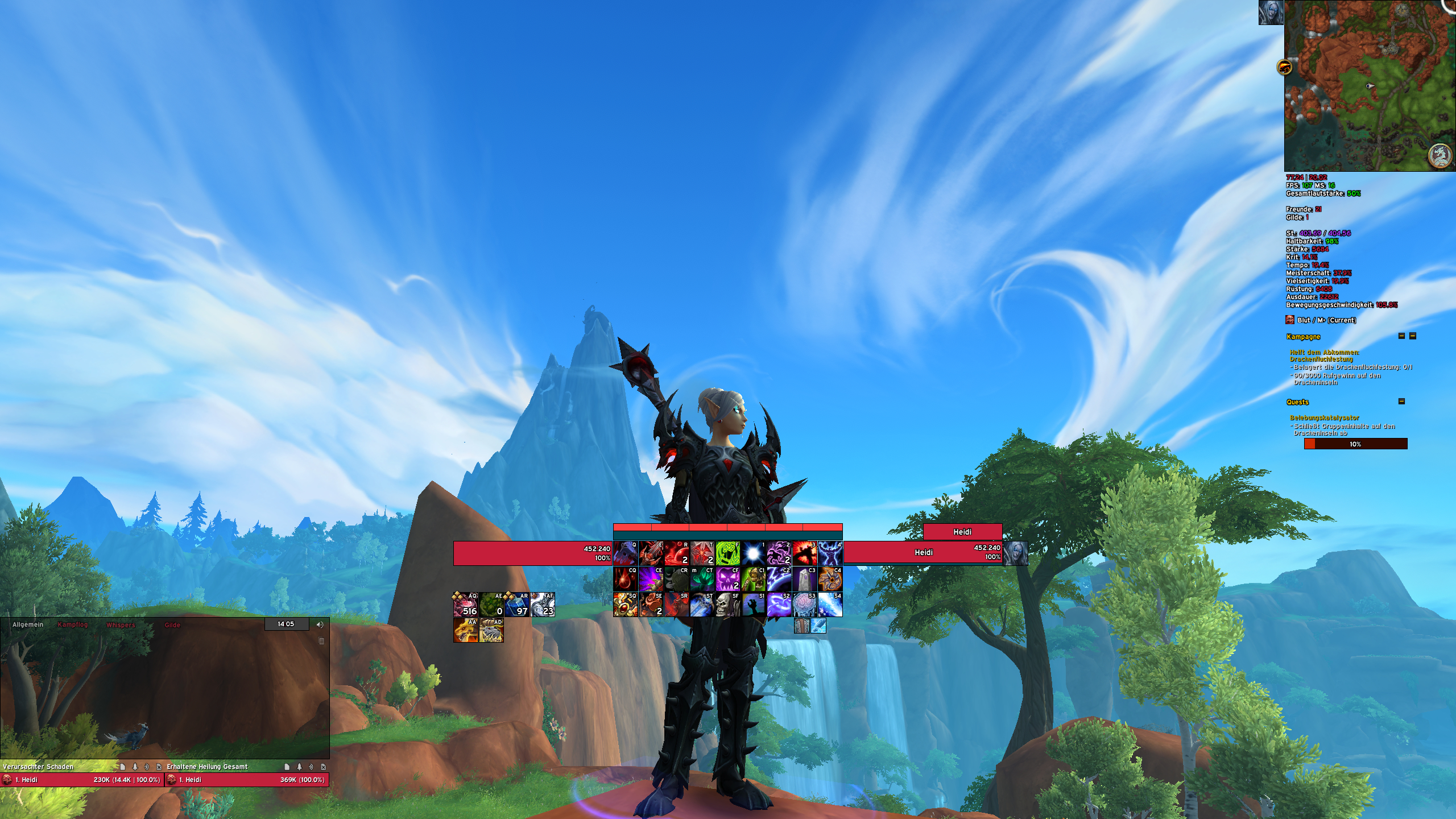Open the Whispers chat tab
The height and width of the screenshot is (819, 1456).
[121, 624]
